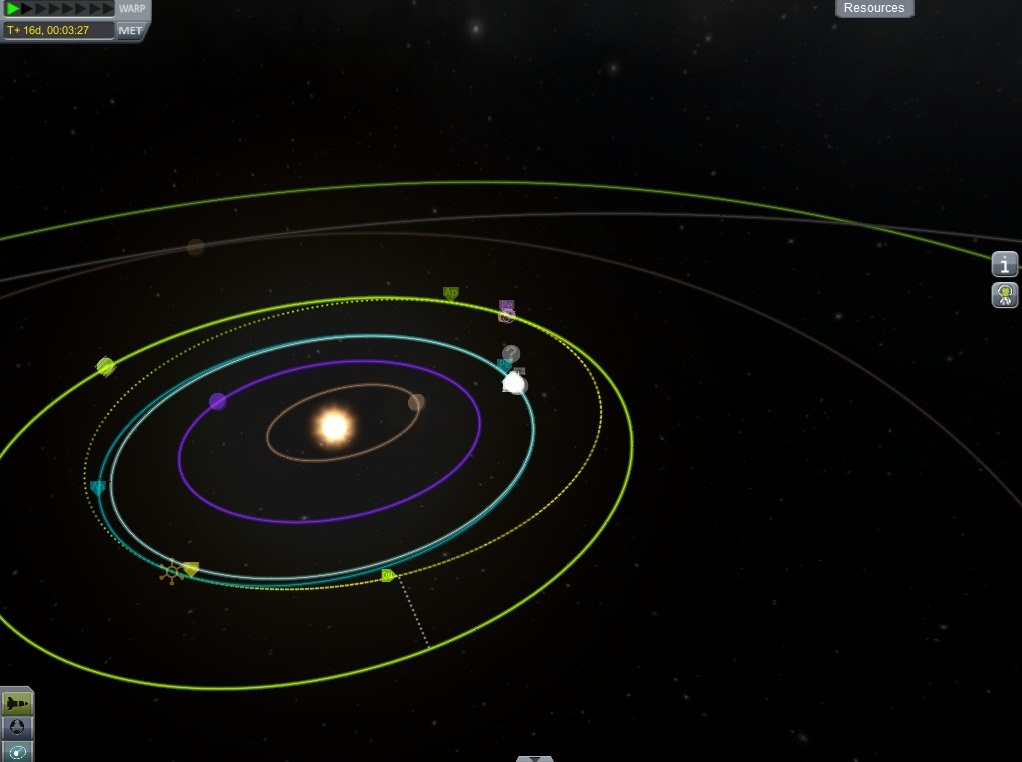
Task: Set time warp to the last, fastest arrow
Action: click(109, 9)
